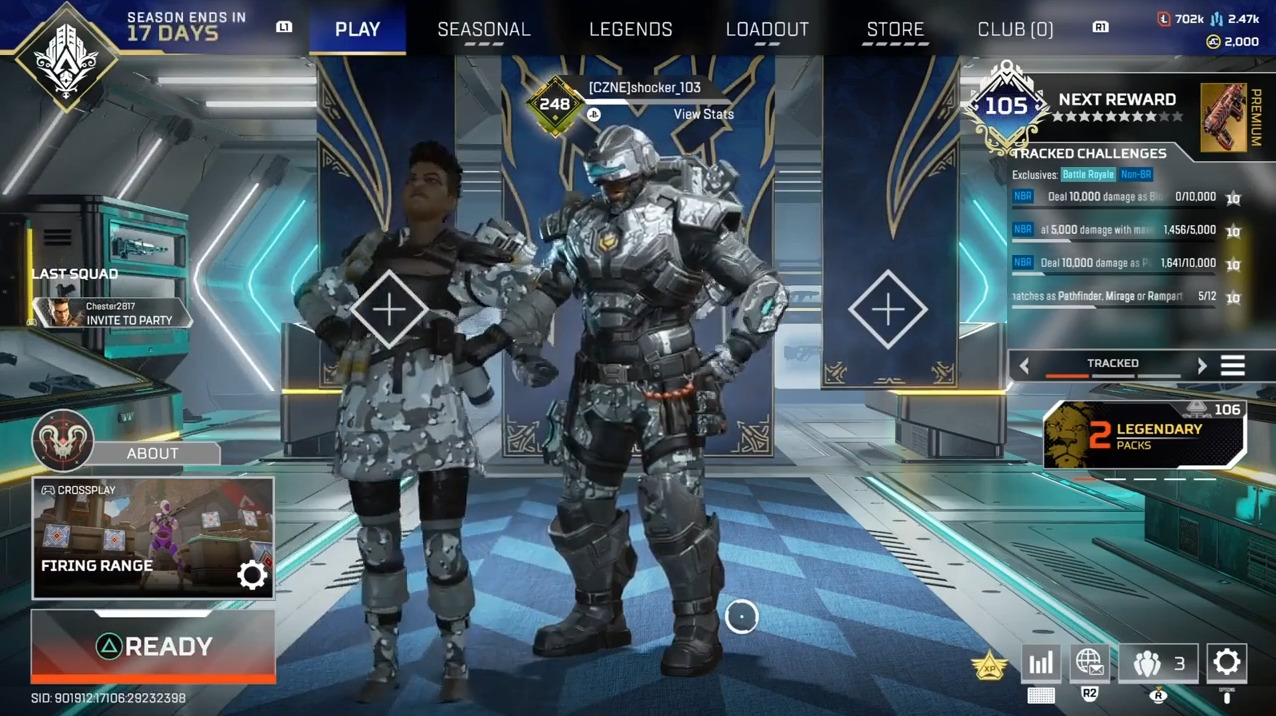Open the About panel

pyautogui.click(x=152, y=453)
